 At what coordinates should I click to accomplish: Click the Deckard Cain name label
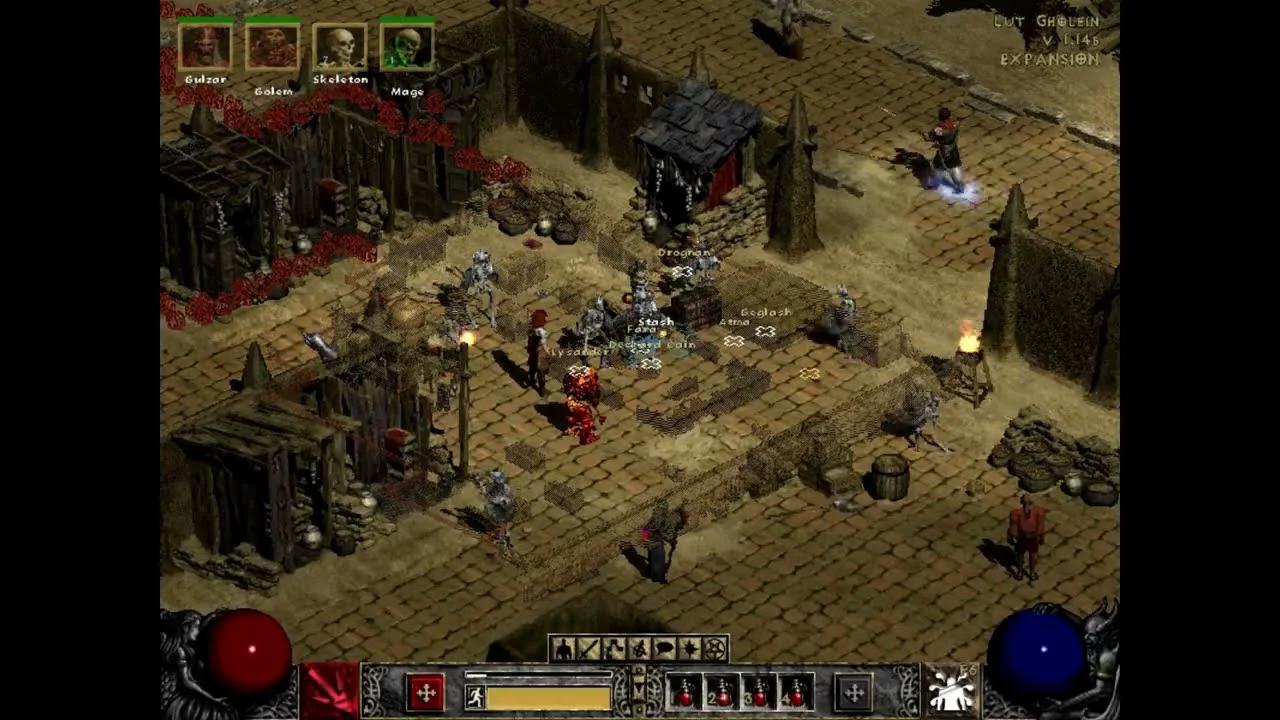click(651, 343)
